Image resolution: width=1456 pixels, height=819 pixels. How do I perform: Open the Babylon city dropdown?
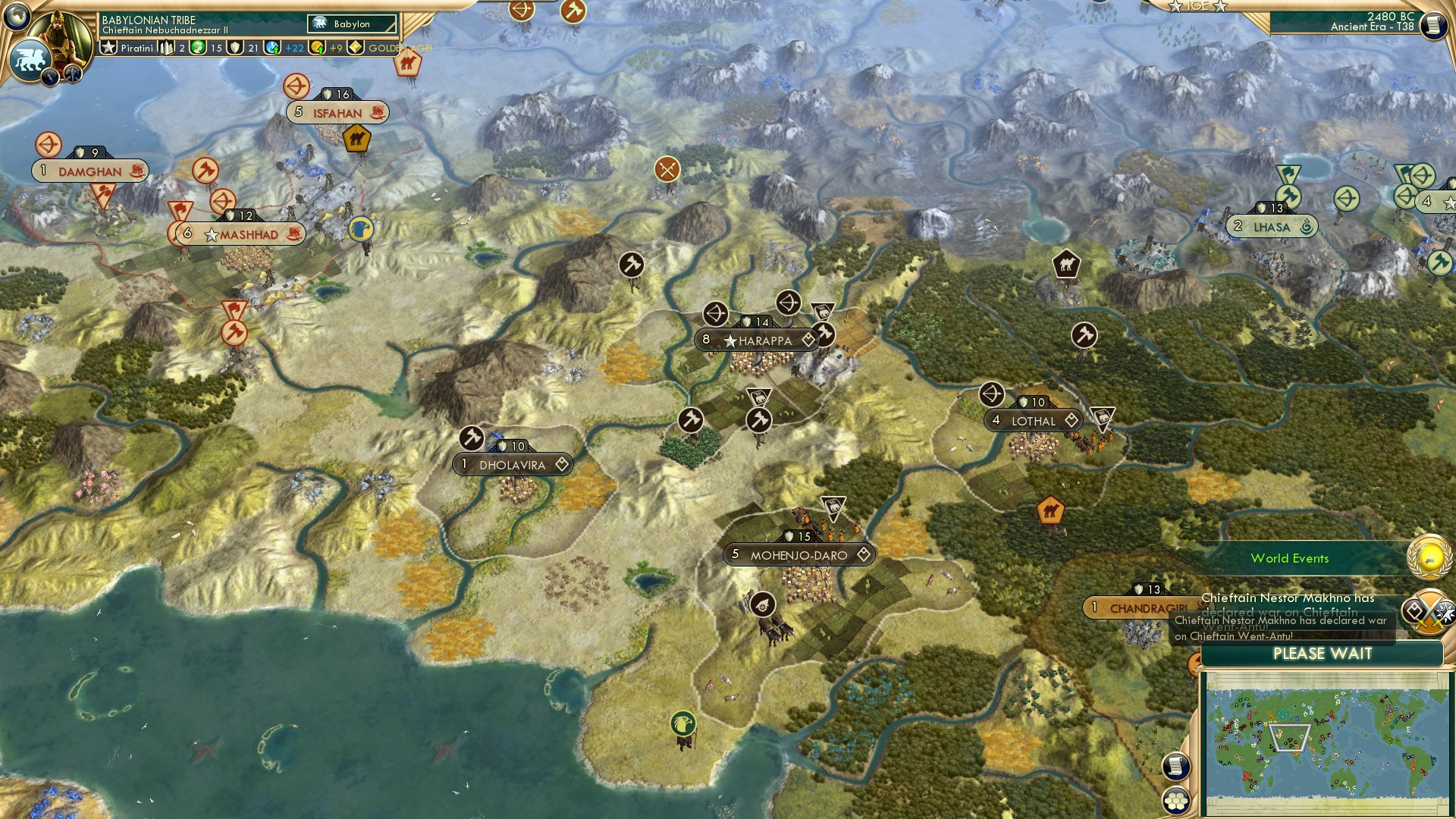click(351, 24)
